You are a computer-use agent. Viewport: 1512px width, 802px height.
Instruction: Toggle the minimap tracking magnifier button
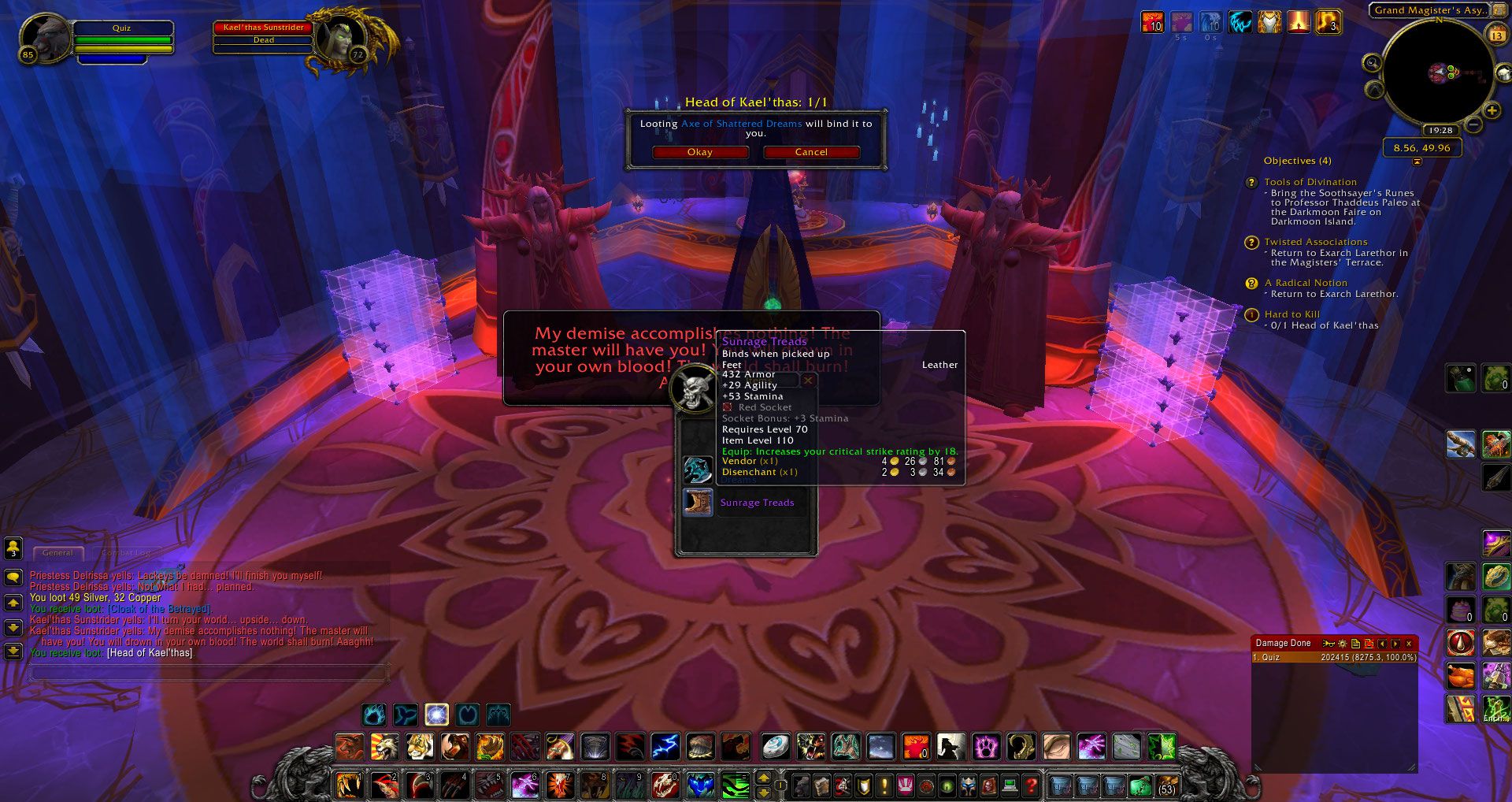tap(1372, 63)
